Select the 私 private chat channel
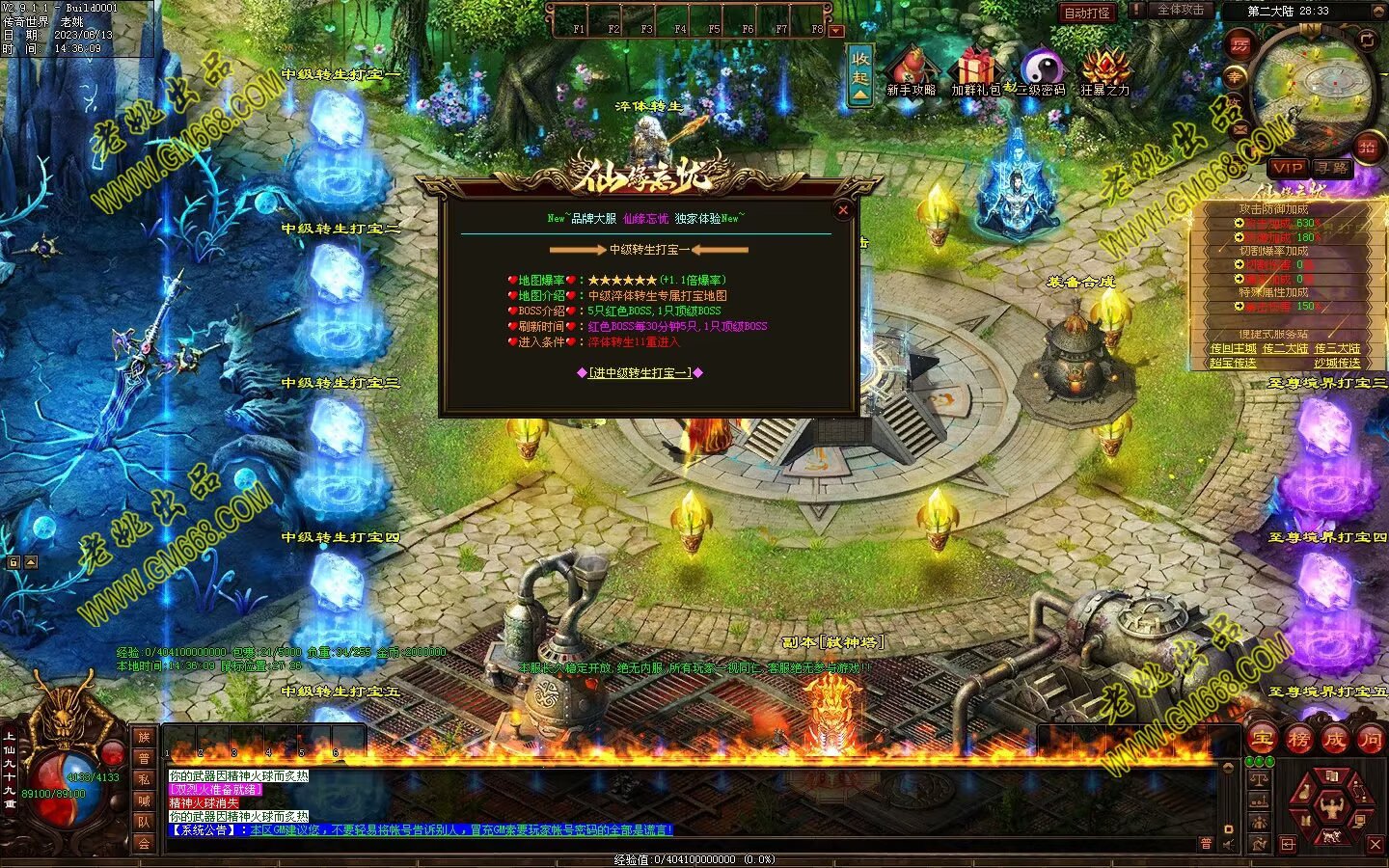Viewport: 1389px width, 868px height. point(144,779)
